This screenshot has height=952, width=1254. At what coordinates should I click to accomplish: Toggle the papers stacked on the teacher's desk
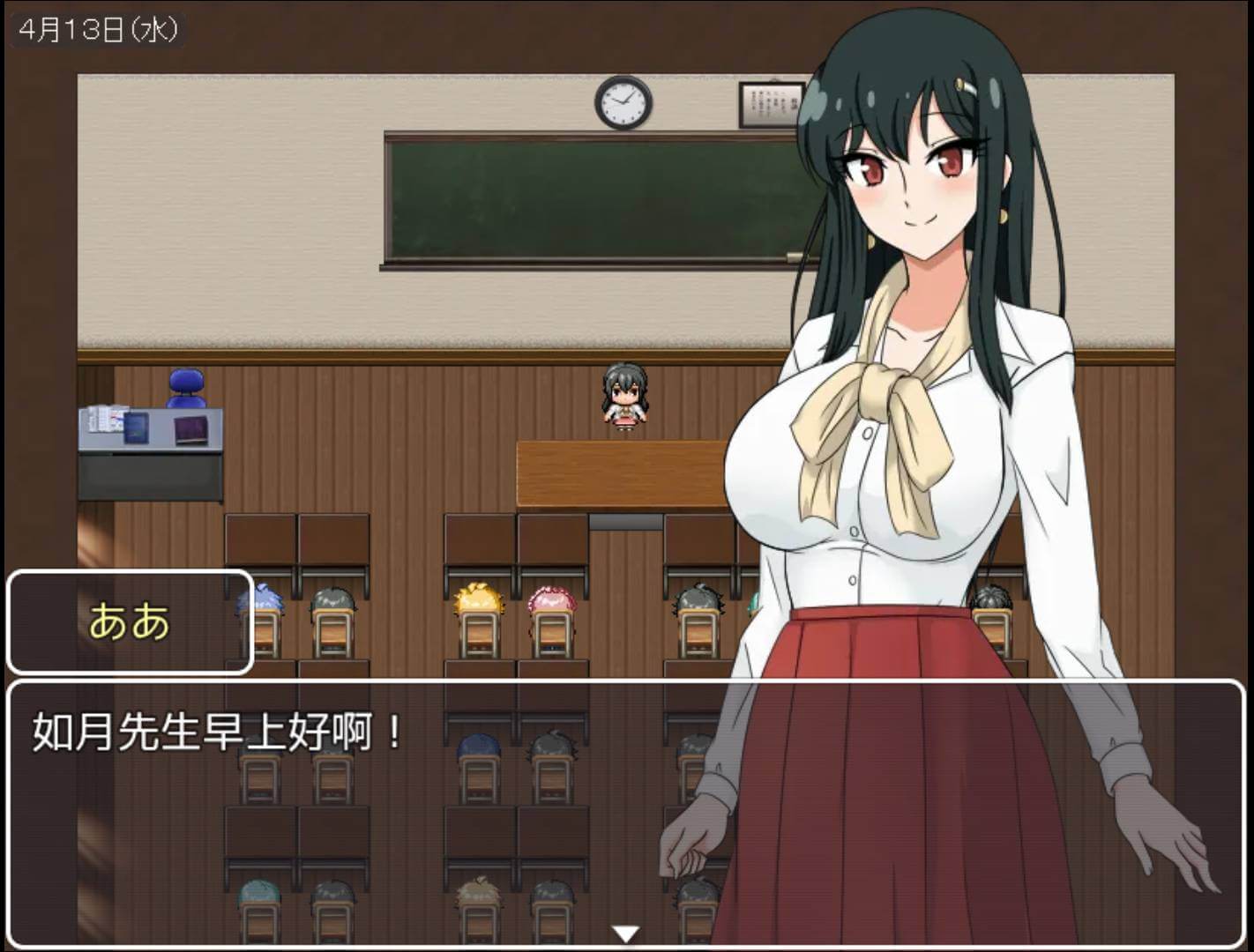106,416
